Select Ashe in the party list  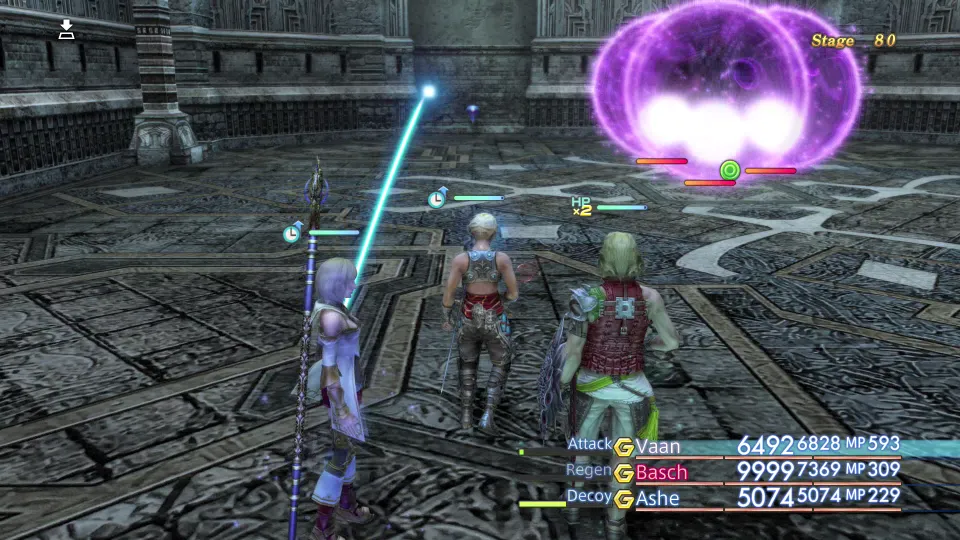pos(657,497)
